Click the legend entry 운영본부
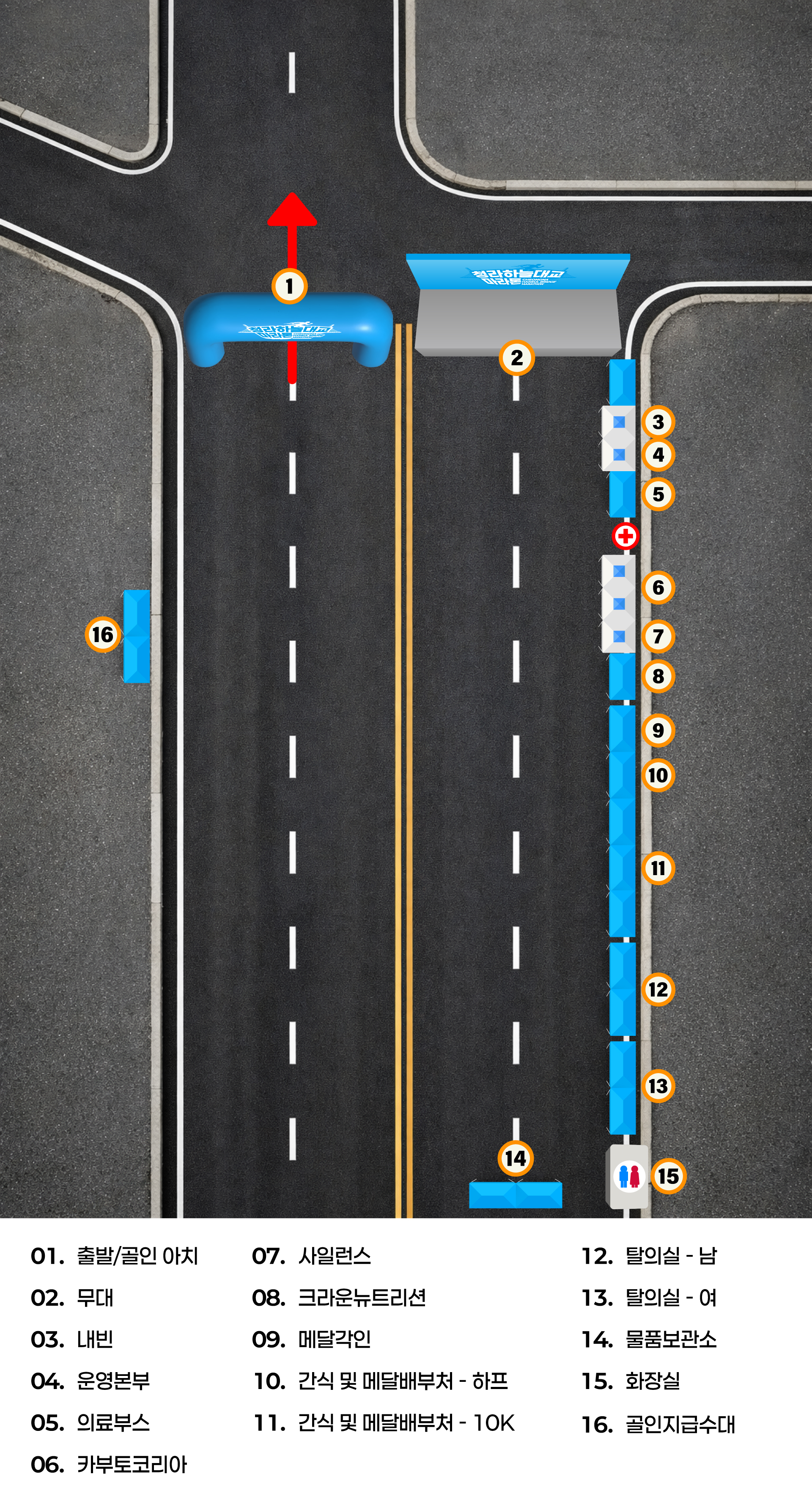 [x=91, y=1381]
